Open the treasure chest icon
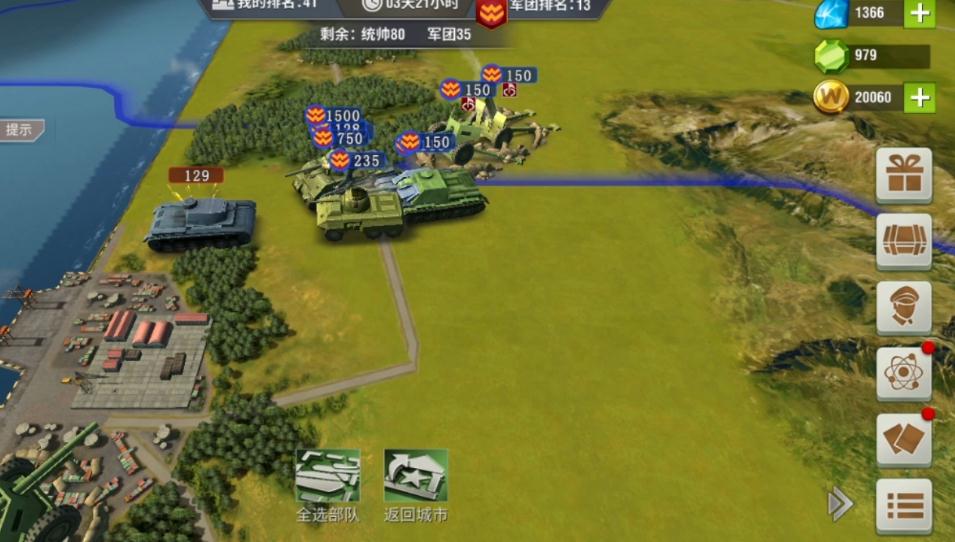This screenshot has width=955, height=542. [903, 241]
